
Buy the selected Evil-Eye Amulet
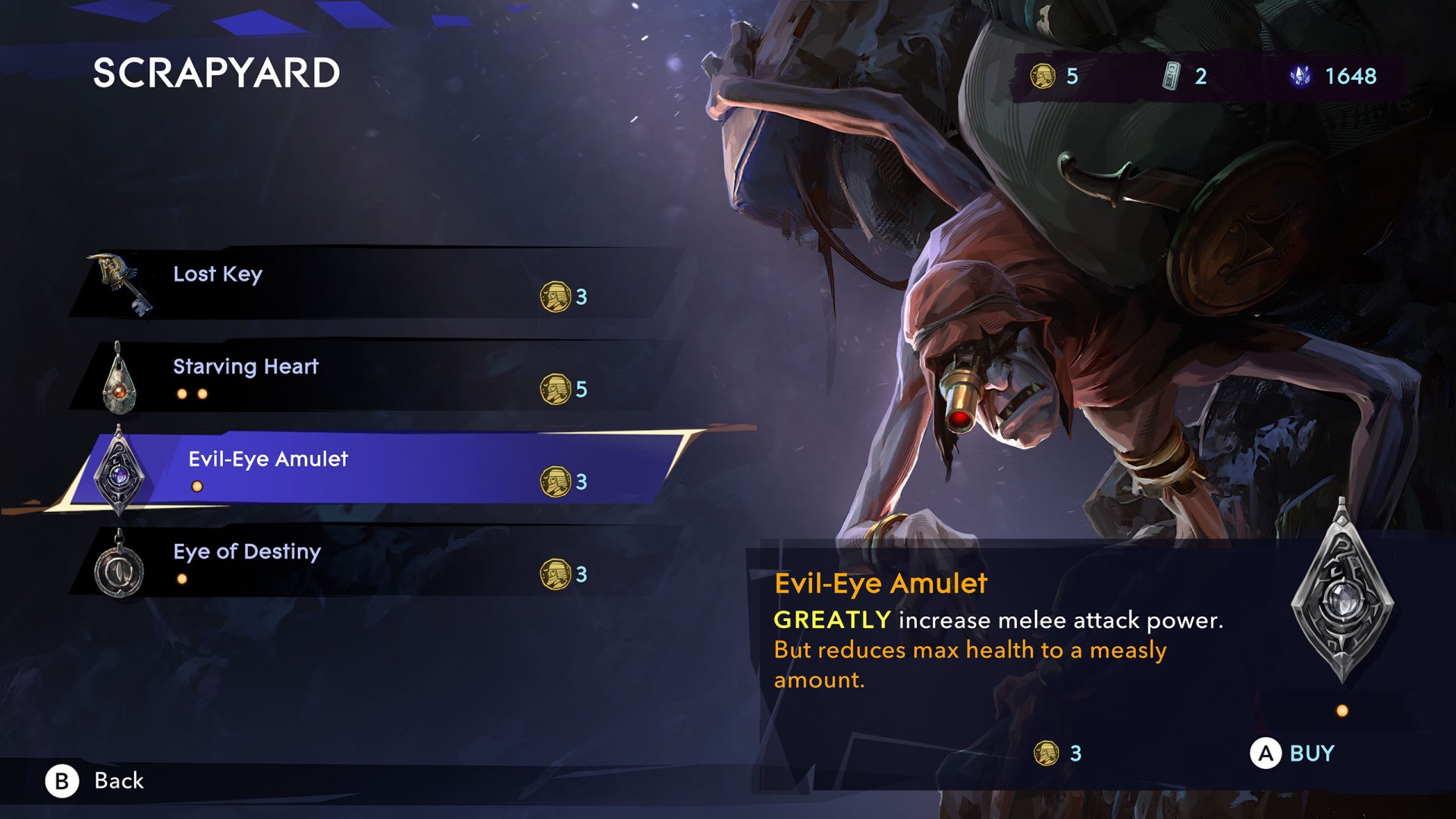coord(1292,754)
